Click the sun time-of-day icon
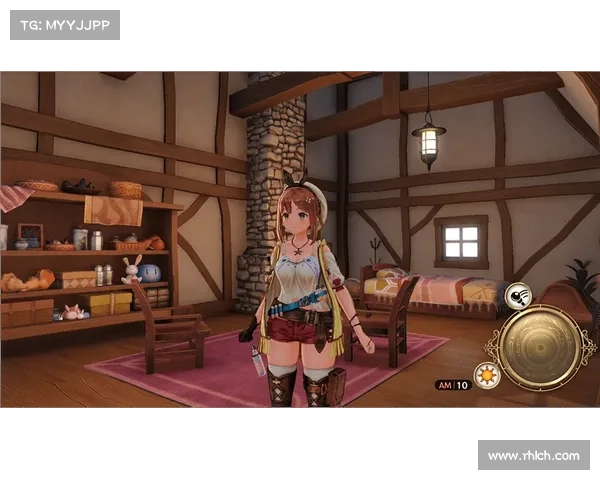Screen dimensions: 600x480 click(487, 375)
